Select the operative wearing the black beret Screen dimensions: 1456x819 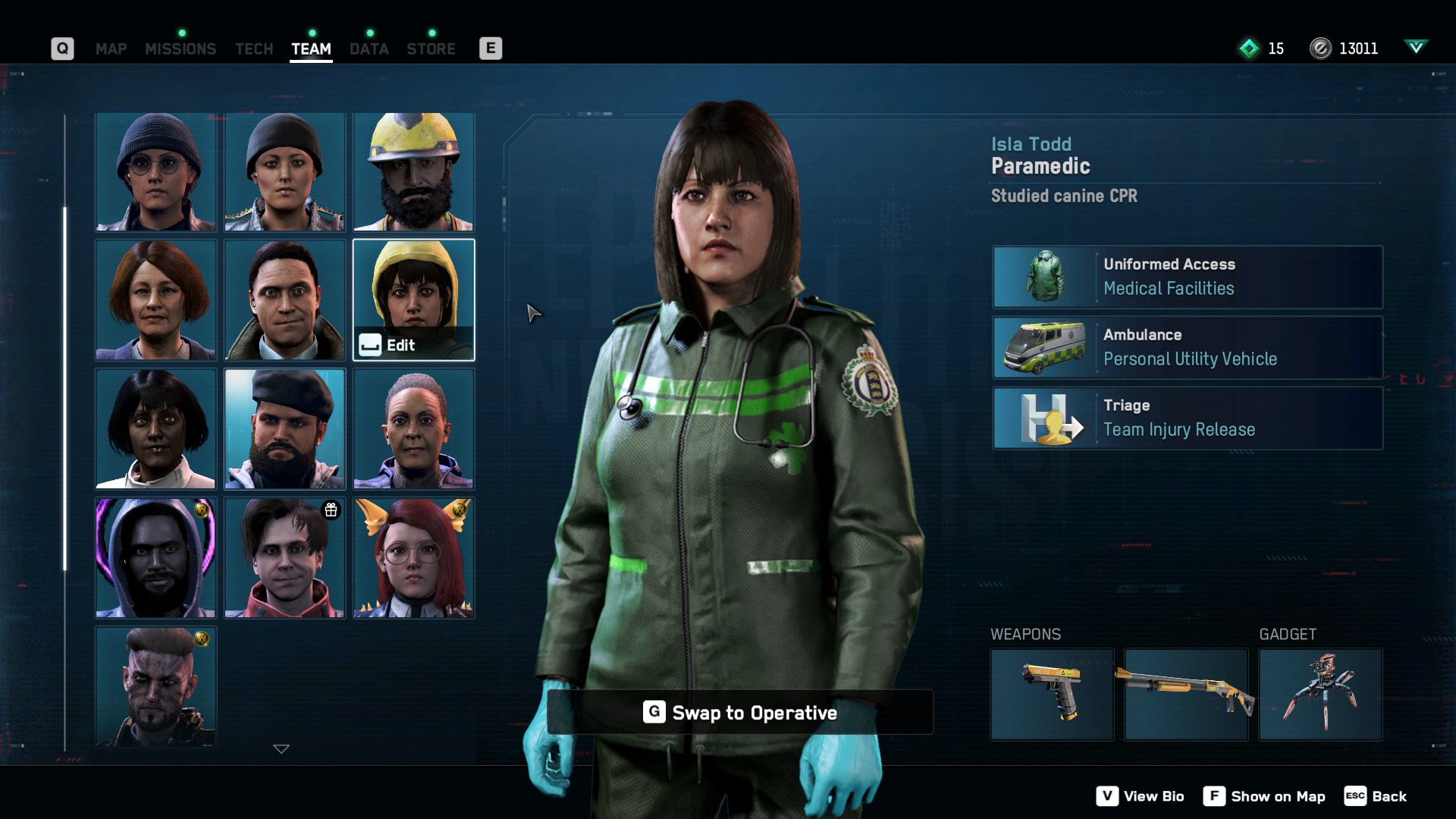pyautogui.click(x=284, y=428)
